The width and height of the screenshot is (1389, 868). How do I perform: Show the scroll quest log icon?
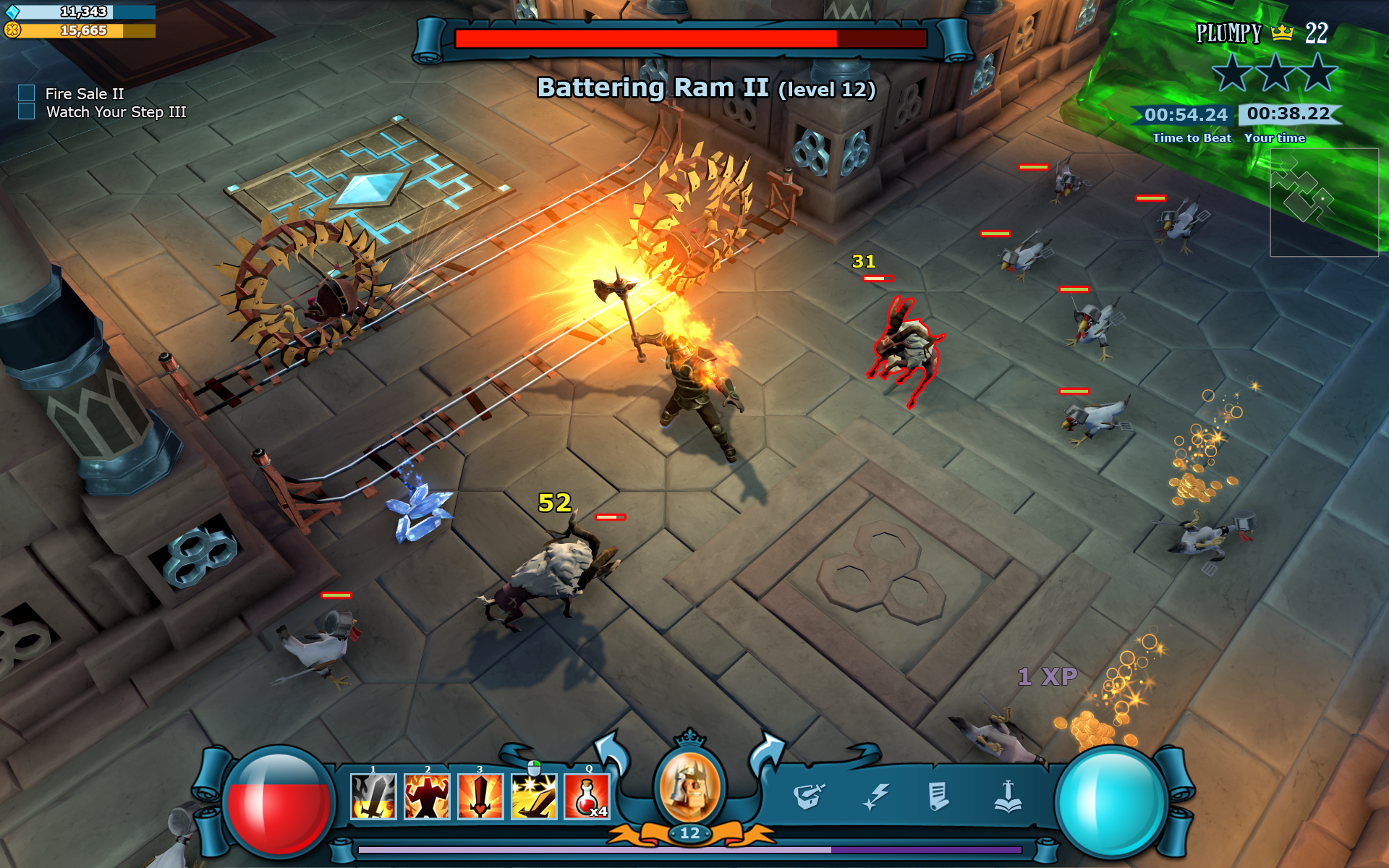(938, 796)
